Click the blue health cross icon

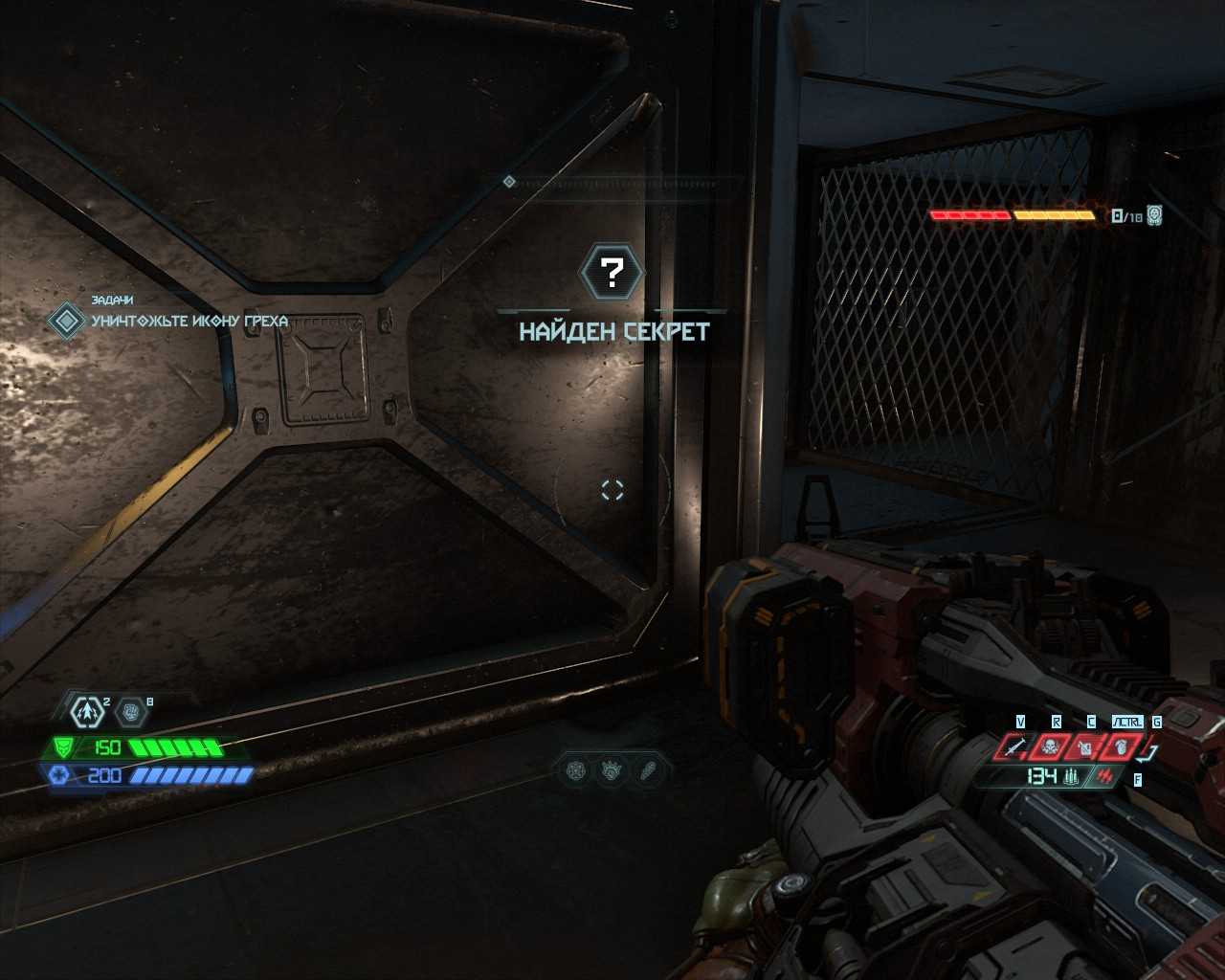[57, 775]
